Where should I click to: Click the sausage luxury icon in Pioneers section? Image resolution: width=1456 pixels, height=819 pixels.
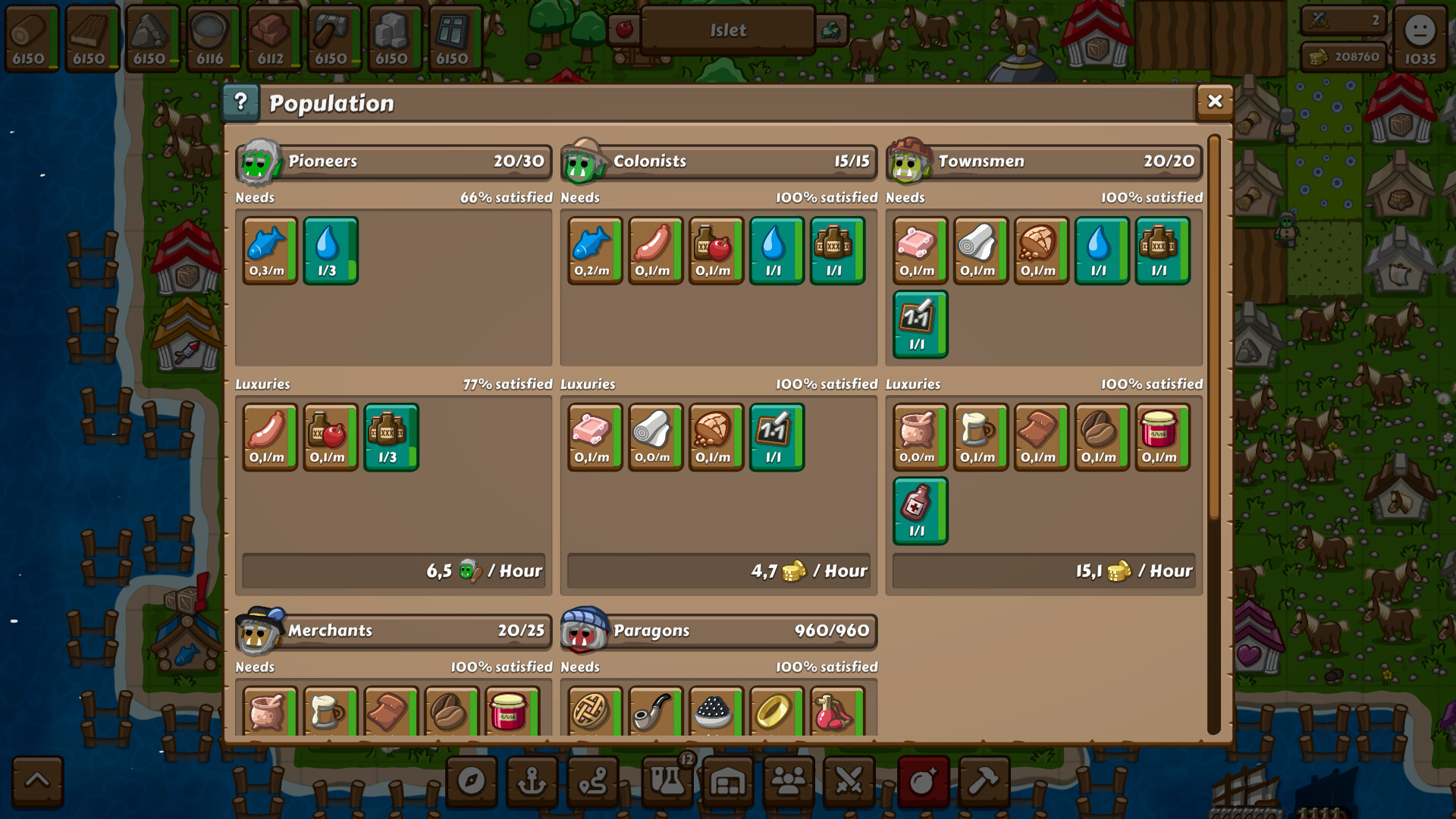pos(268,436)
